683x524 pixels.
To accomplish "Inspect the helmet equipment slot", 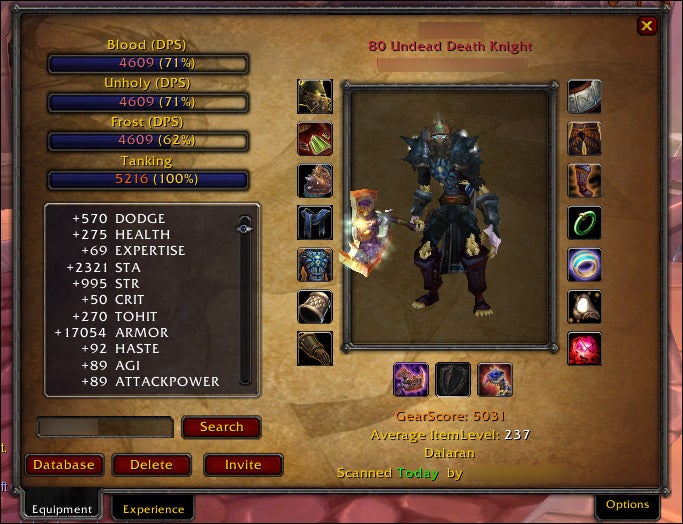I will [315, 97].
